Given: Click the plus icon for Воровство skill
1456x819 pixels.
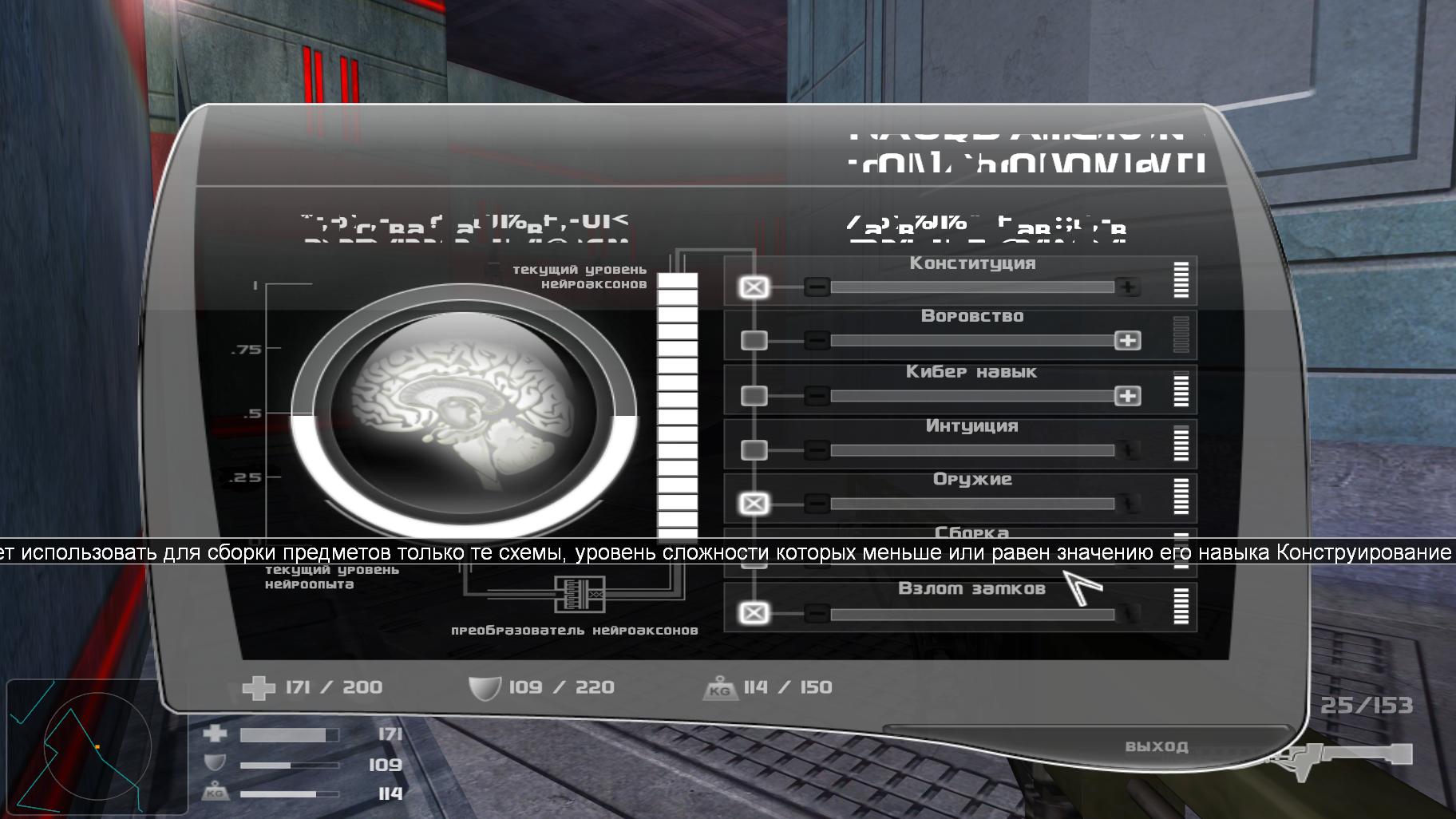Looking at the screenshot, I should pos(1127,340).
